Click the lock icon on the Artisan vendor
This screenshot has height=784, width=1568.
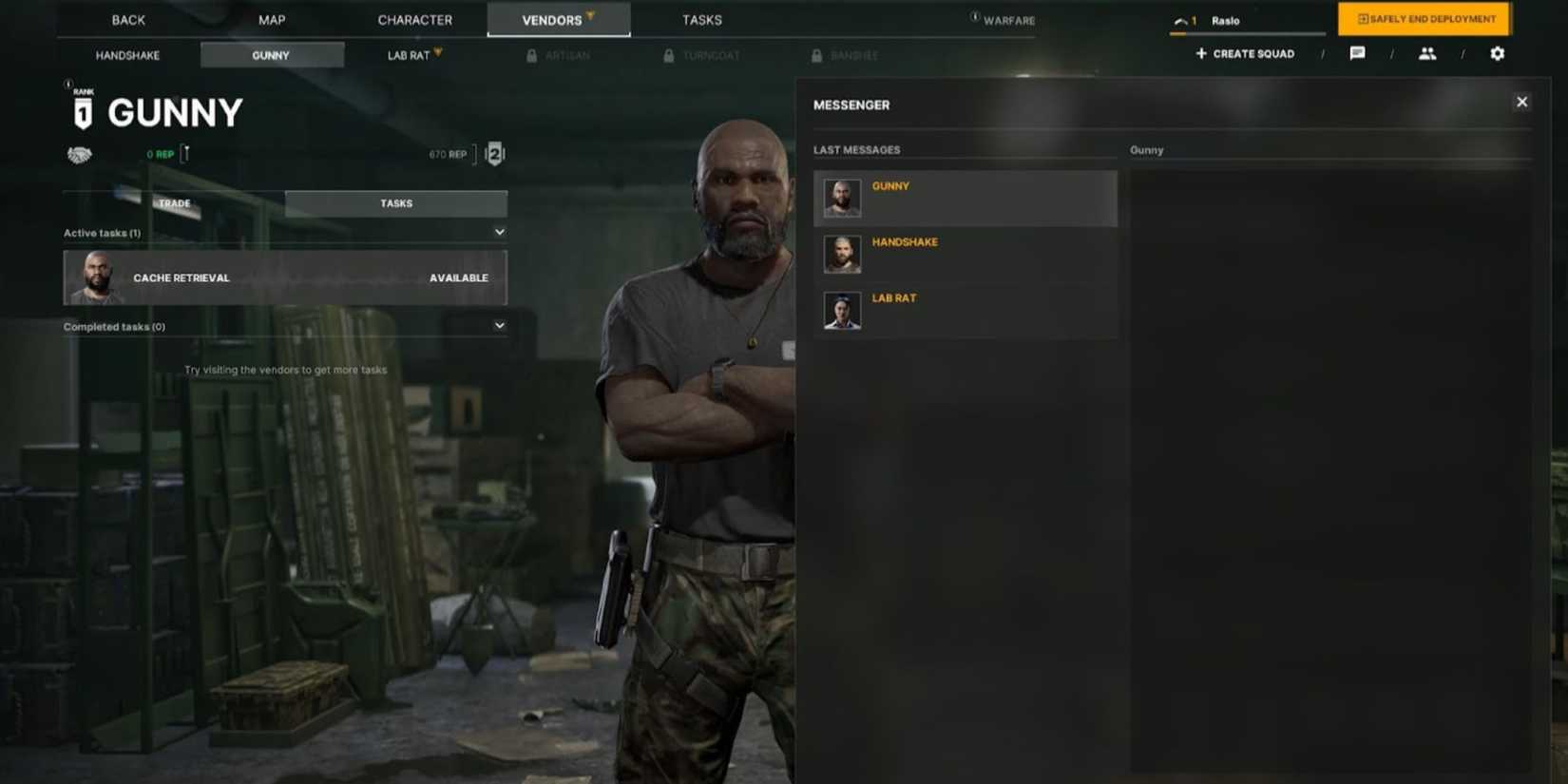[x=531, y=55]
